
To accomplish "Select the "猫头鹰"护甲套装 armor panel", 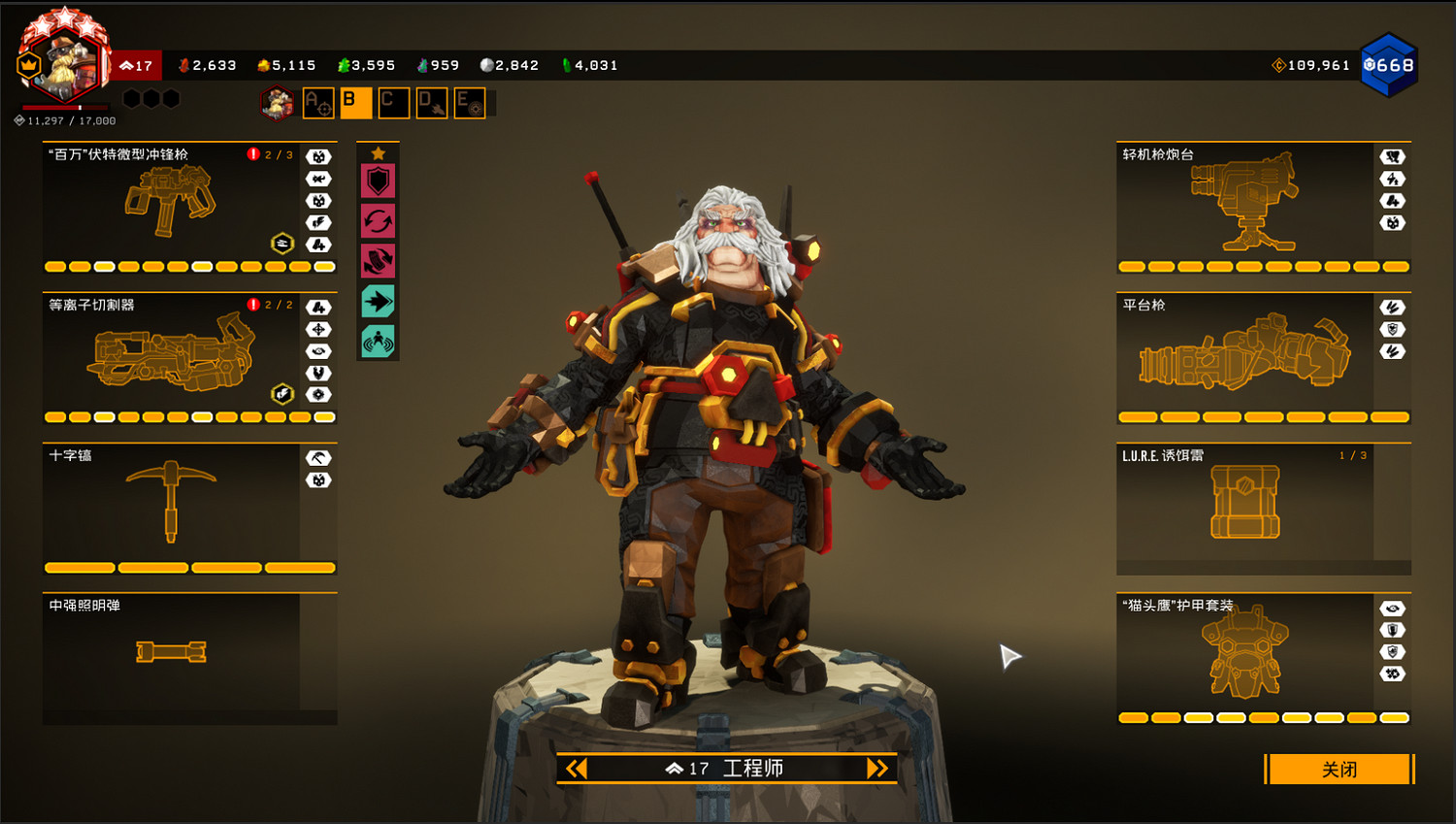I will coord(1244,652).
